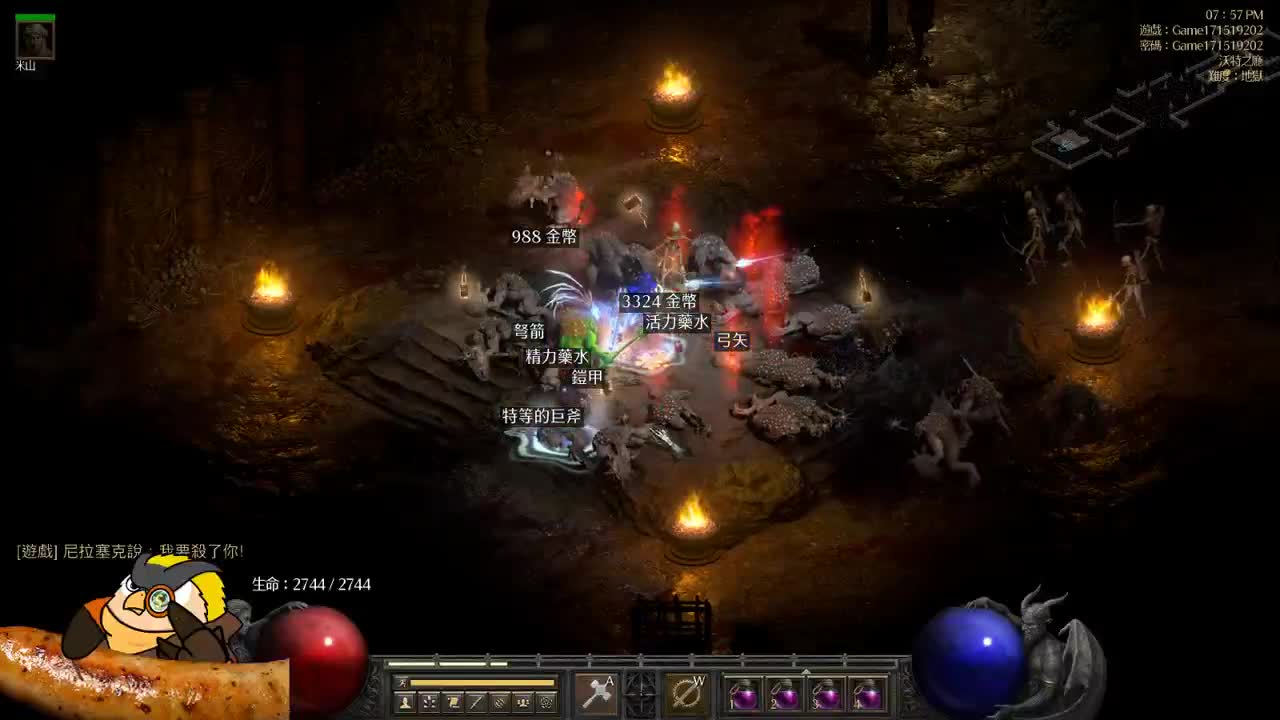Image resolution: width=1280 pixels, height=720 pixels.
Task: Open the character screen from the mini panel
Action: [405, 702]
